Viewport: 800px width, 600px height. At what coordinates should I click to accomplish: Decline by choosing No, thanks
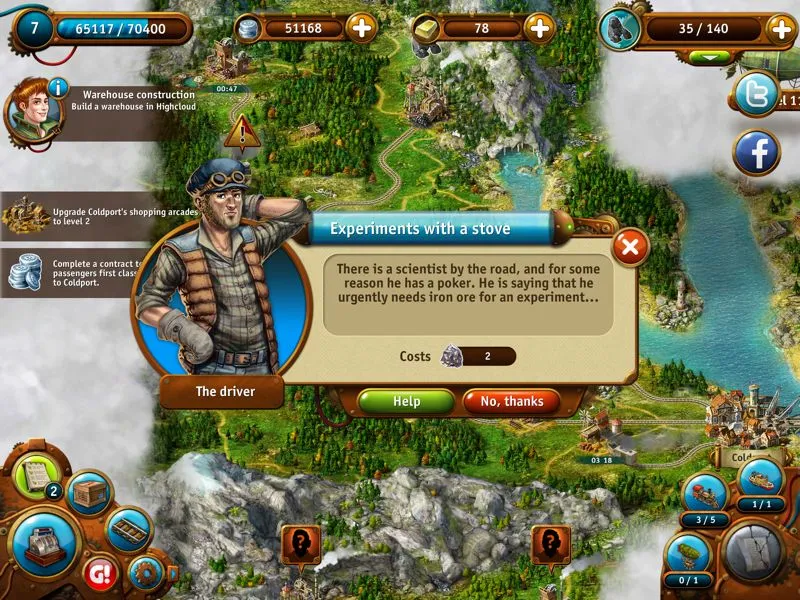[x=511, y=401]
